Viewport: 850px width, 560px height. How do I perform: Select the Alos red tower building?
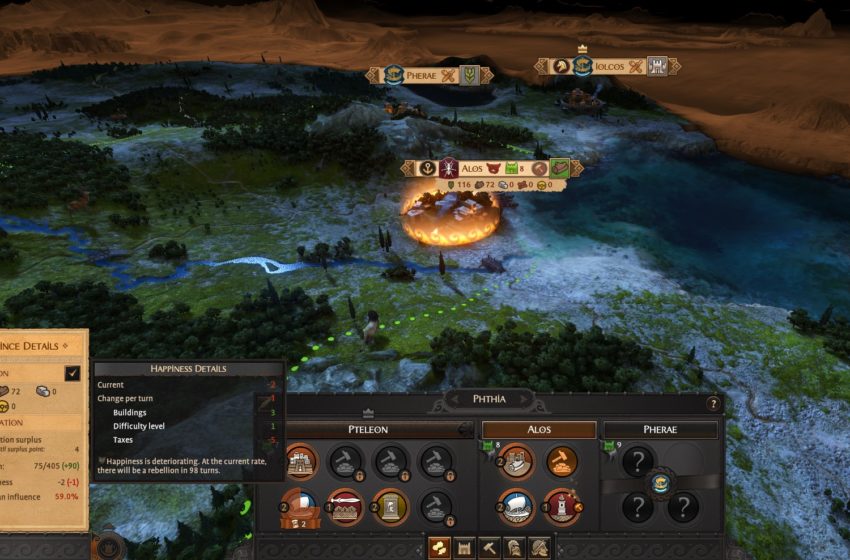(x=562, y=506)
